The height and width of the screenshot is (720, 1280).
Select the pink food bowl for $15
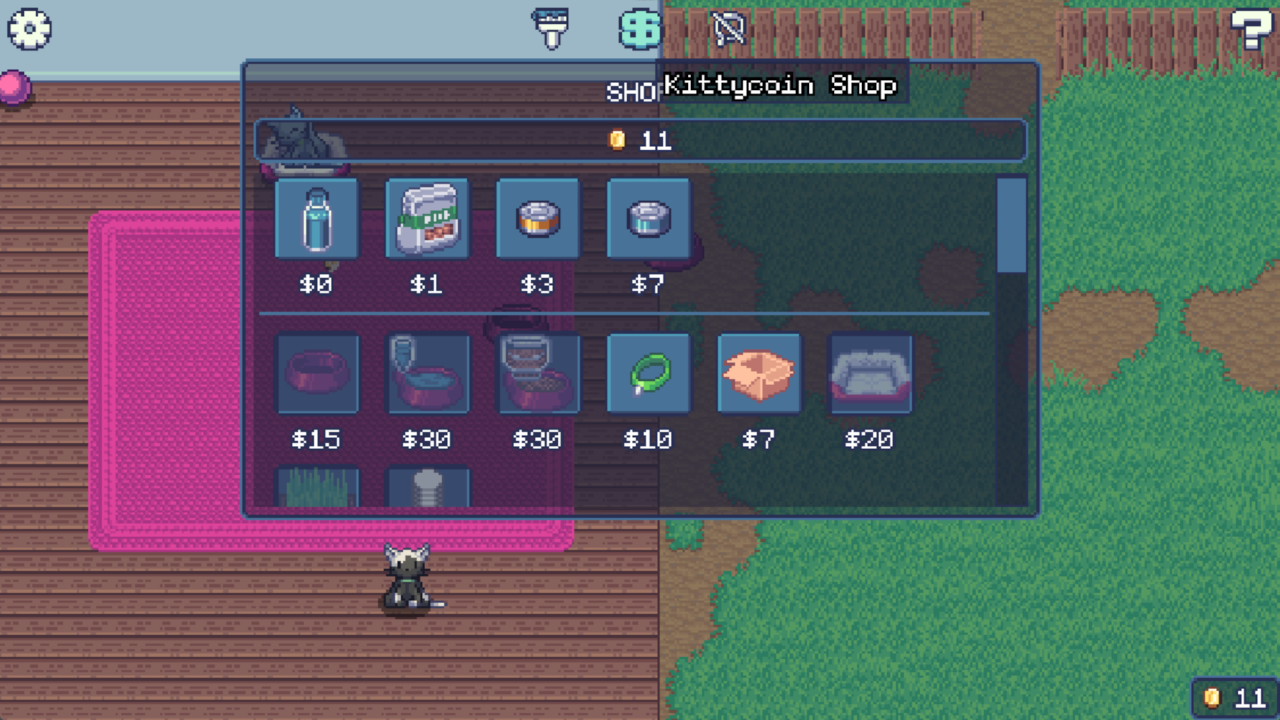[x=317, y=373]
